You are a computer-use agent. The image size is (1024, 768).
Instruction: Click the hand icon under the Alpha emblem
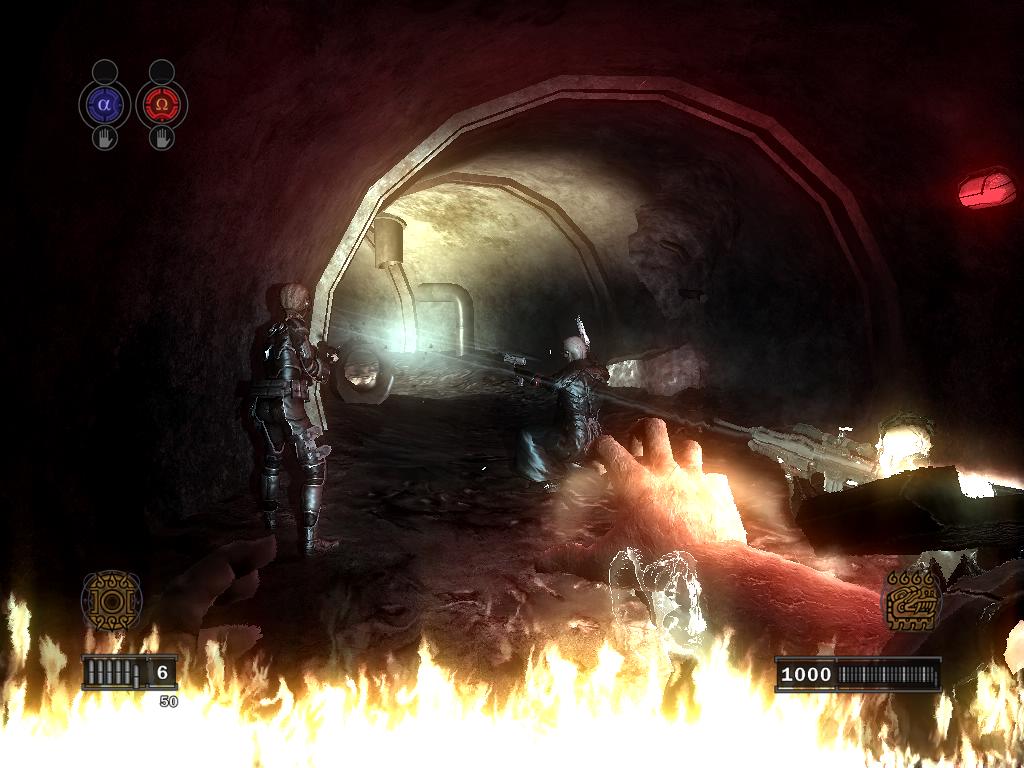(105, 138)
